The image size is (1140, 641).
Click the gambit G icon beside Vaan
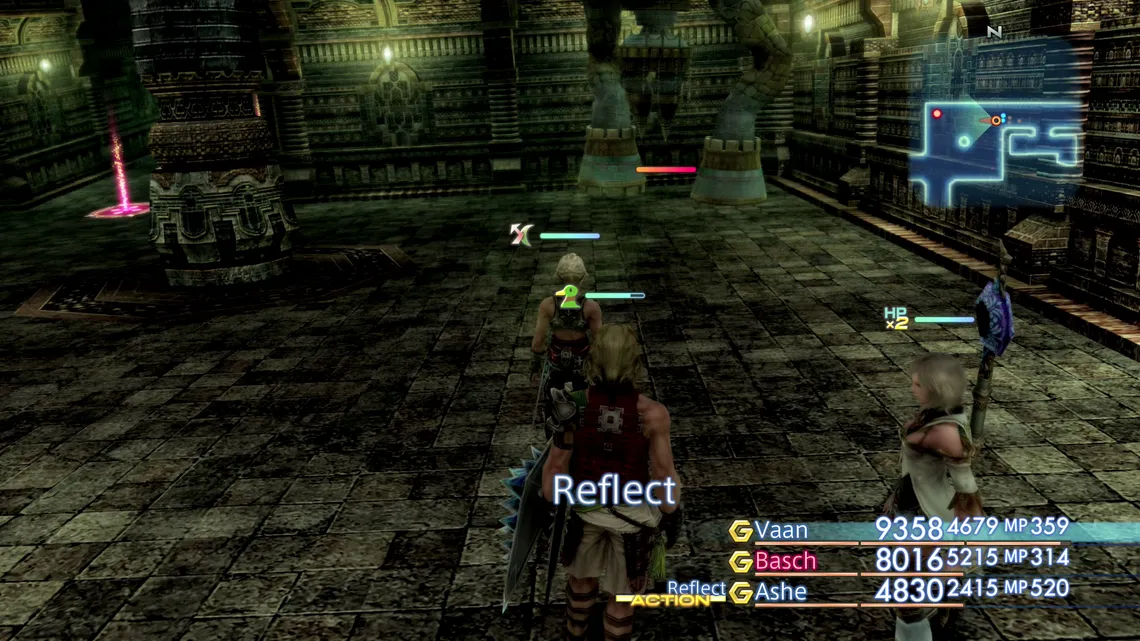pyautogui.click(x=740, y=531)
